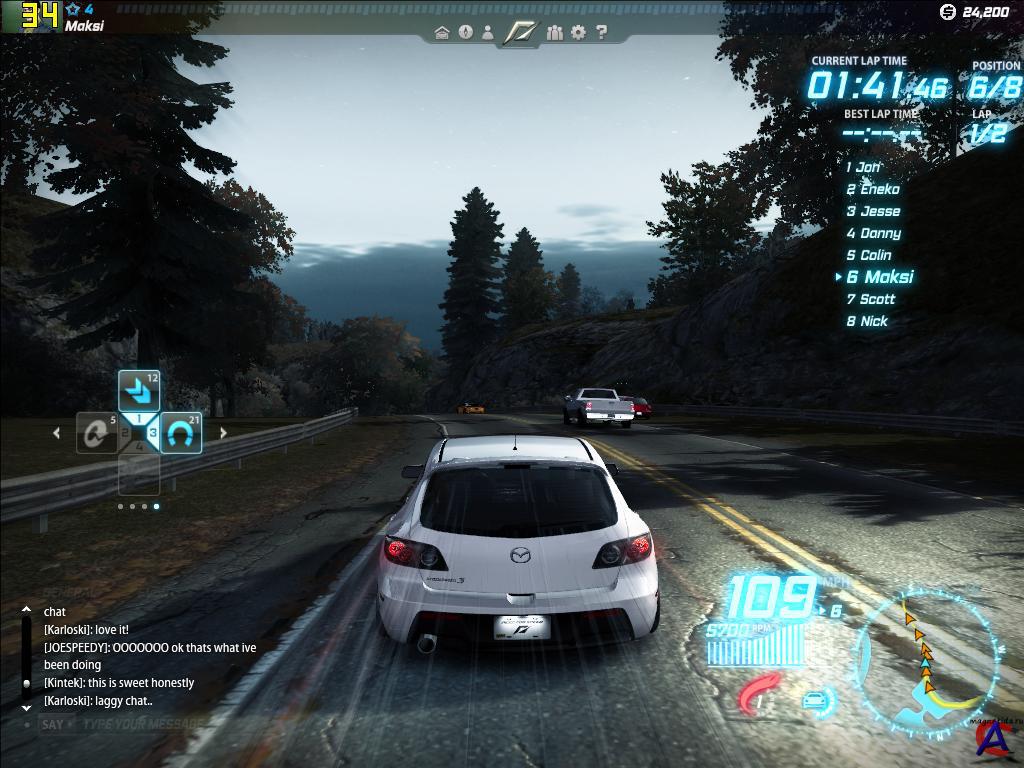The image size is (1024, 768).
Task: Click the Need for Speed logo button
Action: (521, 33)
